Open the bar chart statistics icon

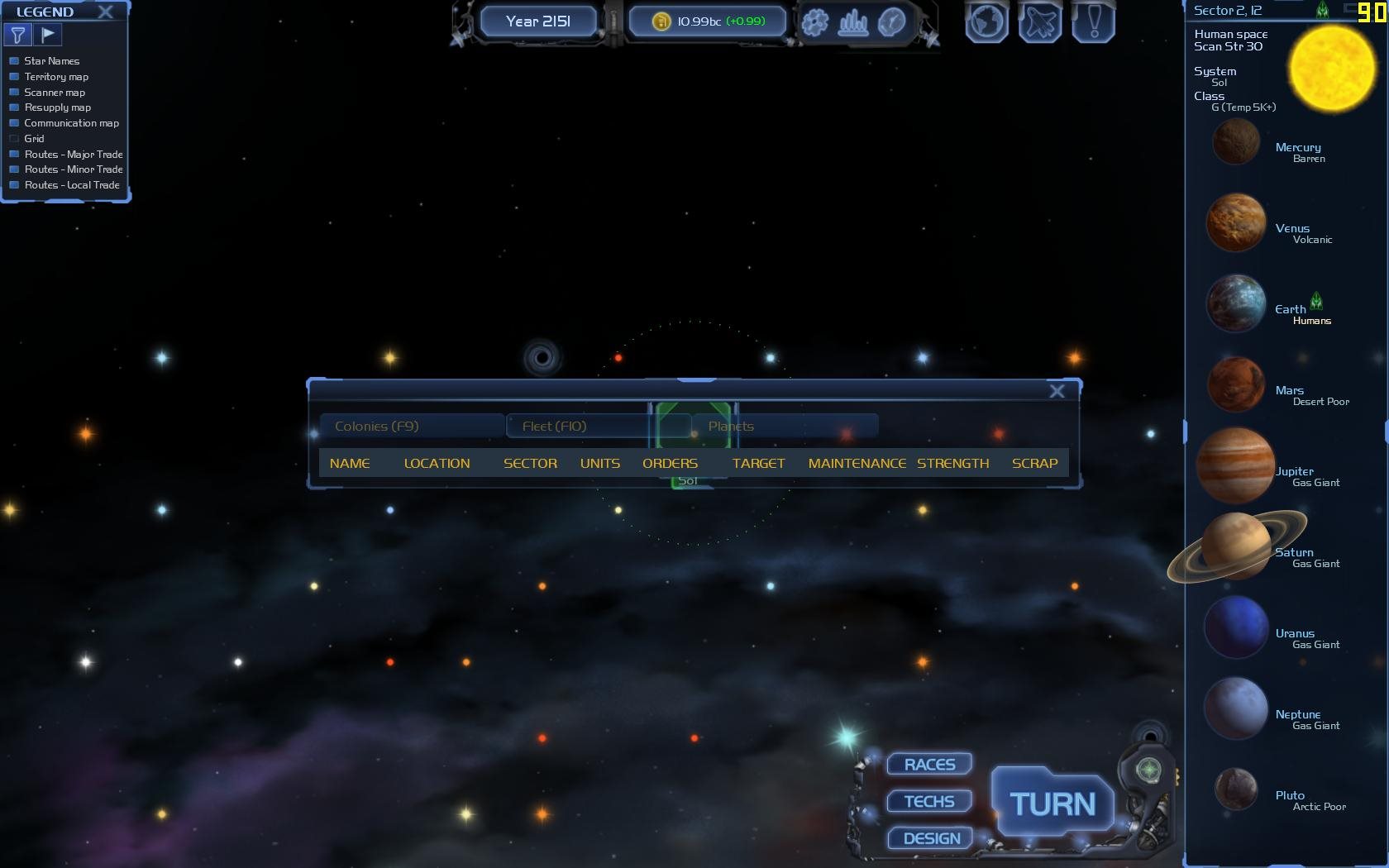point(853,22)
